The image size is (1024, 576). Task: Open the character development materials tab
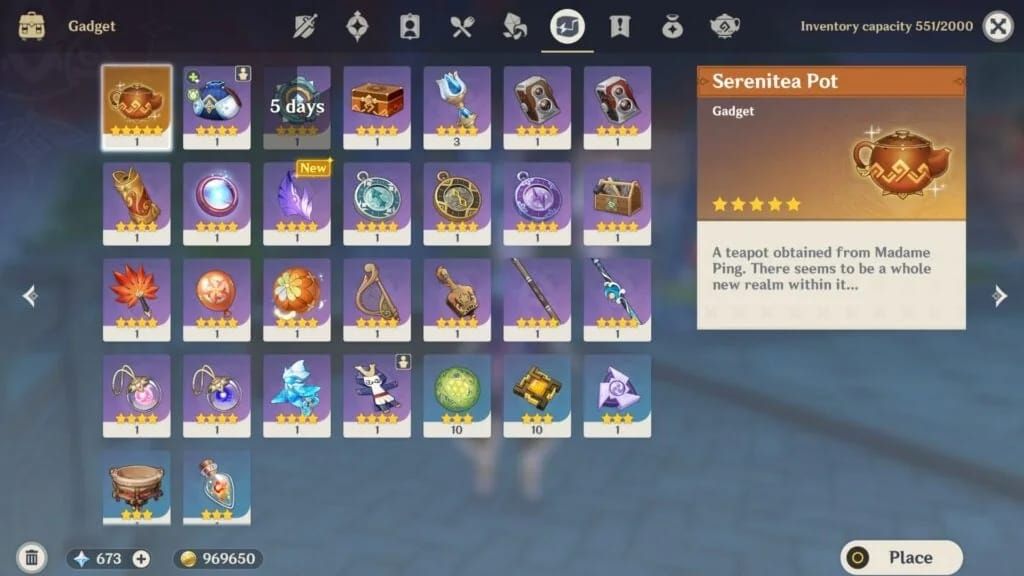[x=410, y=27]
